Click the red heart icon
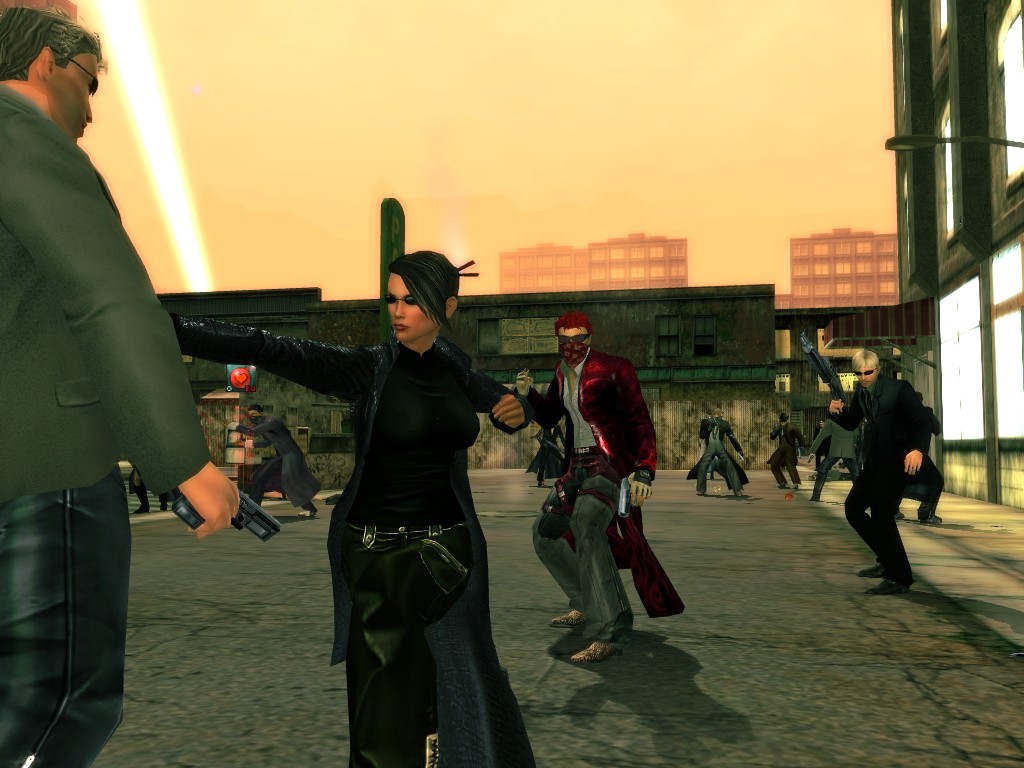 (240, 377)
